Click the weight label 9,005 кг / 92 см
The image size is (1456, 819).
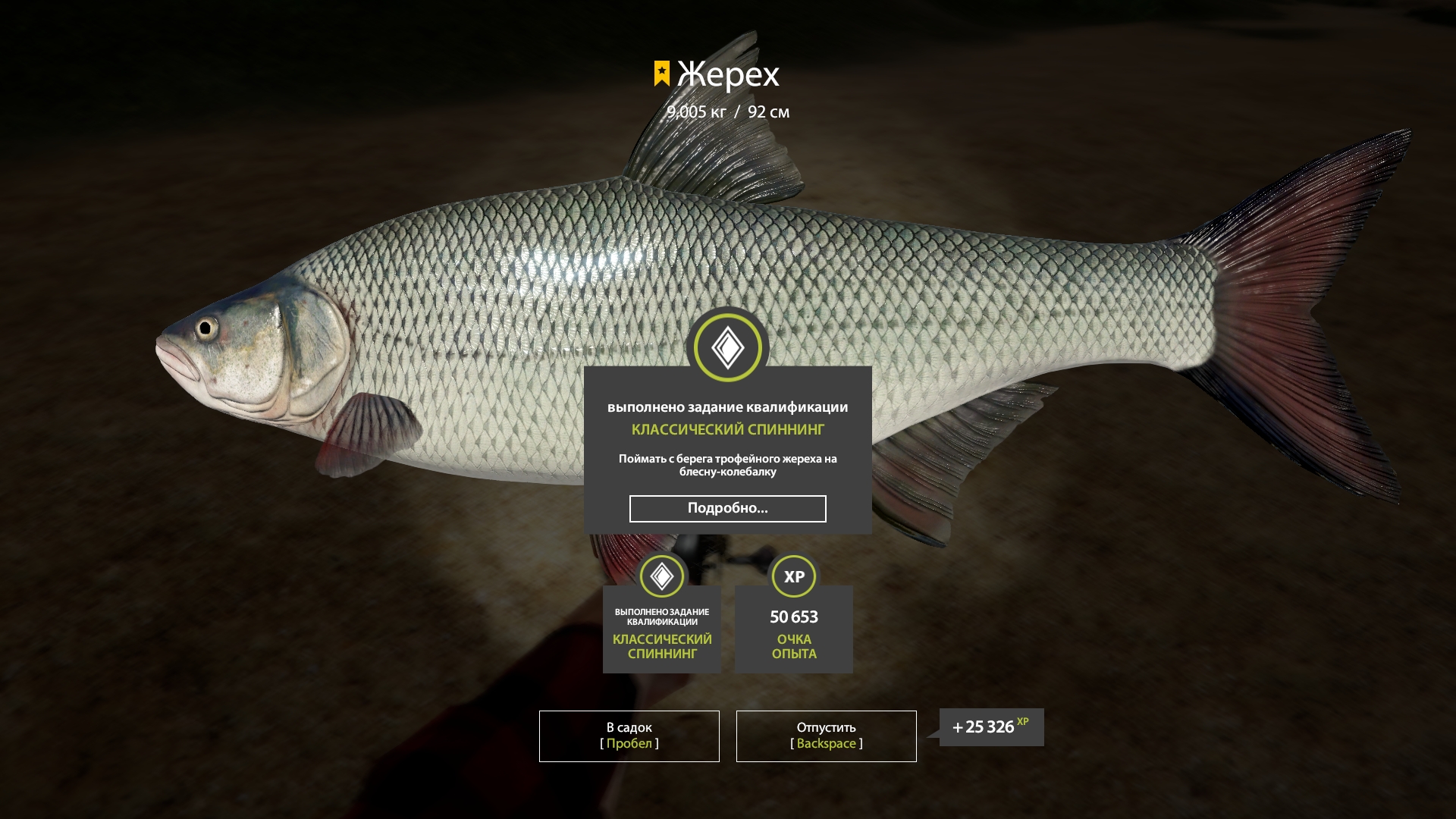727,111
